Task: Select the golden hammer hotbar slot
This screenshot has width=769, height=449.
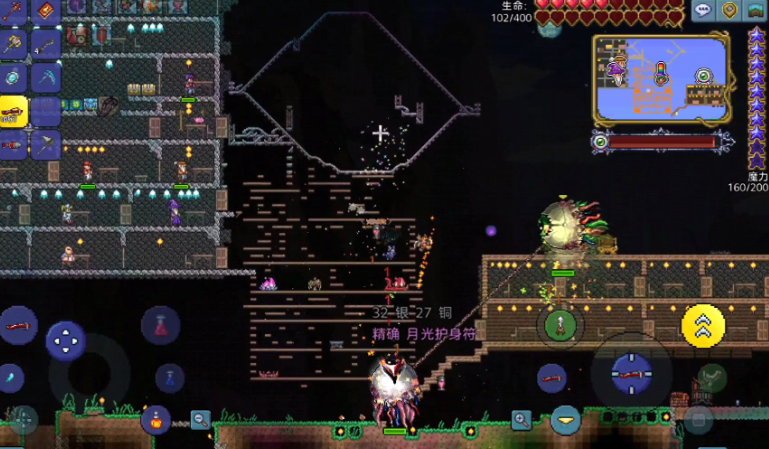Action: [13, 44]
